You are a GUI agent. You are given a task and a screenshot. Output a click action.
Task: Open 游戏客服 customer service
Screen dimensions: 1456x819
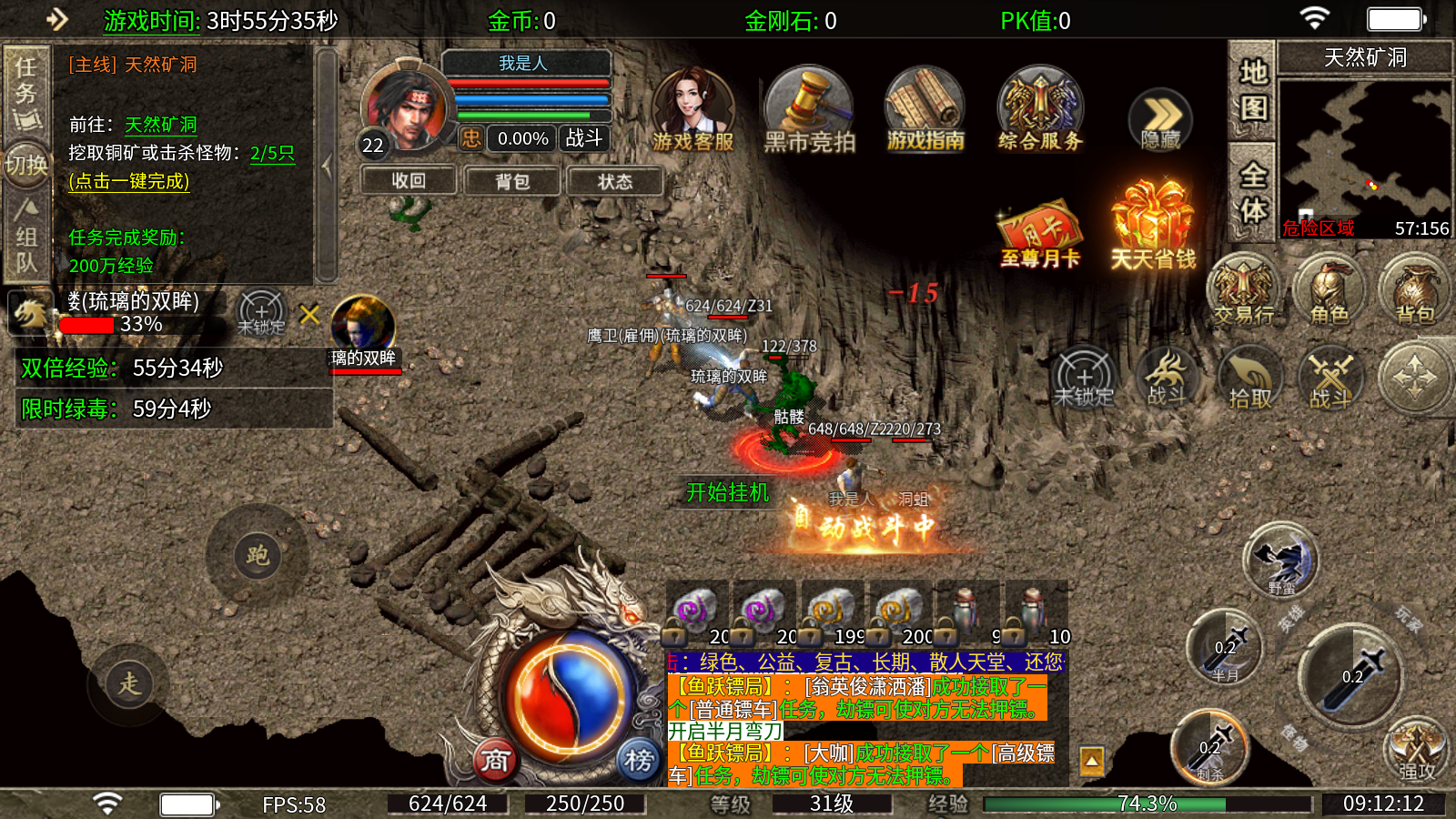[x=693, y=110]
